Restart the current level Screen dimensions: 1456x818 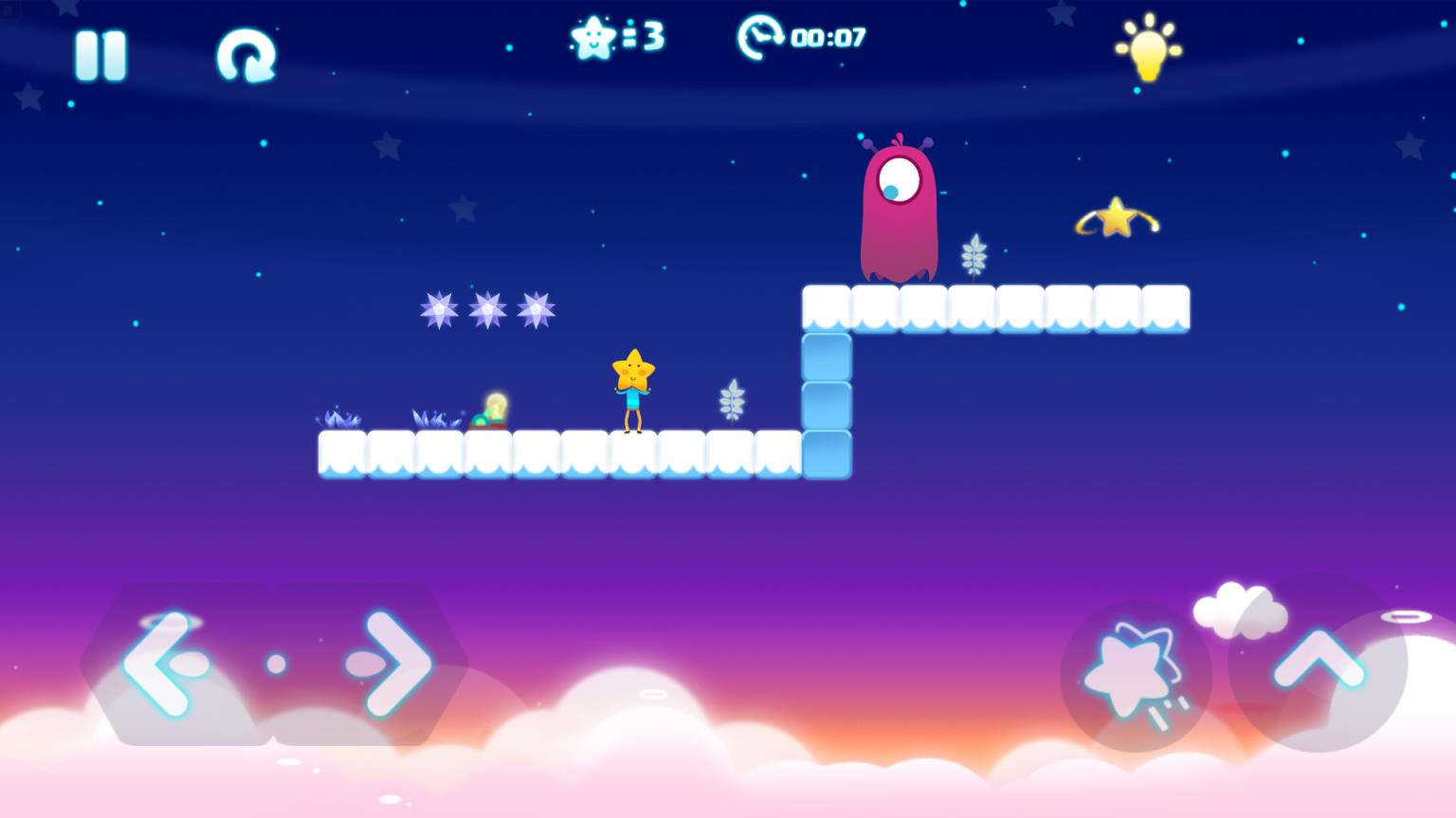click(x=246, y=54)
